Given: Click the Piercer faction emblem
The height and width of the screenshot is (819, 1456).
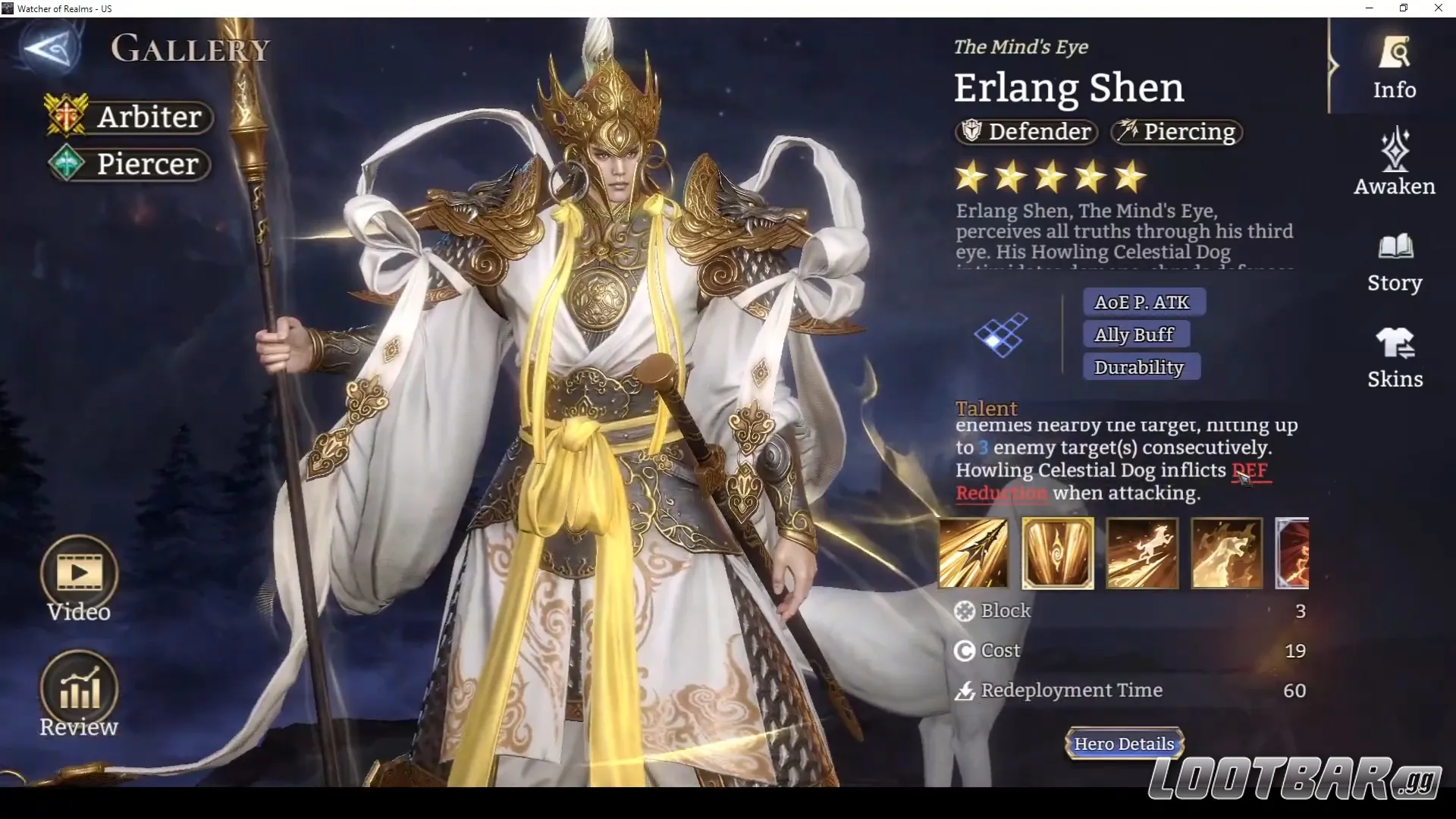Looking at the screenshot, I should (67, 163).
